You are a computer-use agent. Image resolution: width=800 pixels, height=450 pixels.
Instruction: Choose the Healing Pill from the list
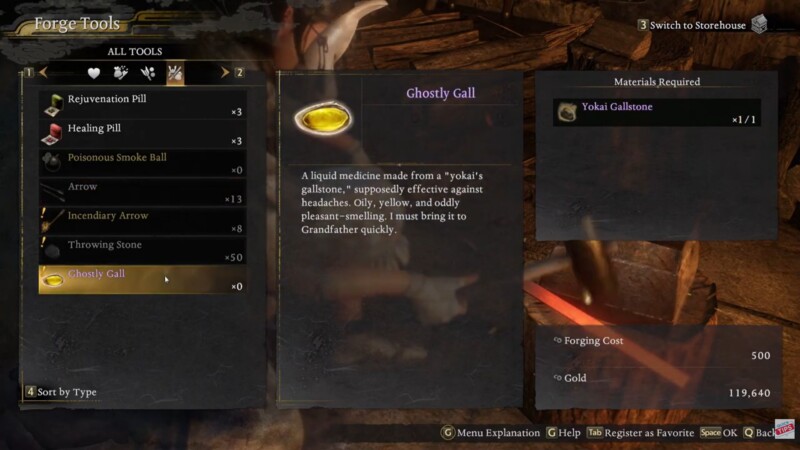click(140, 134)
